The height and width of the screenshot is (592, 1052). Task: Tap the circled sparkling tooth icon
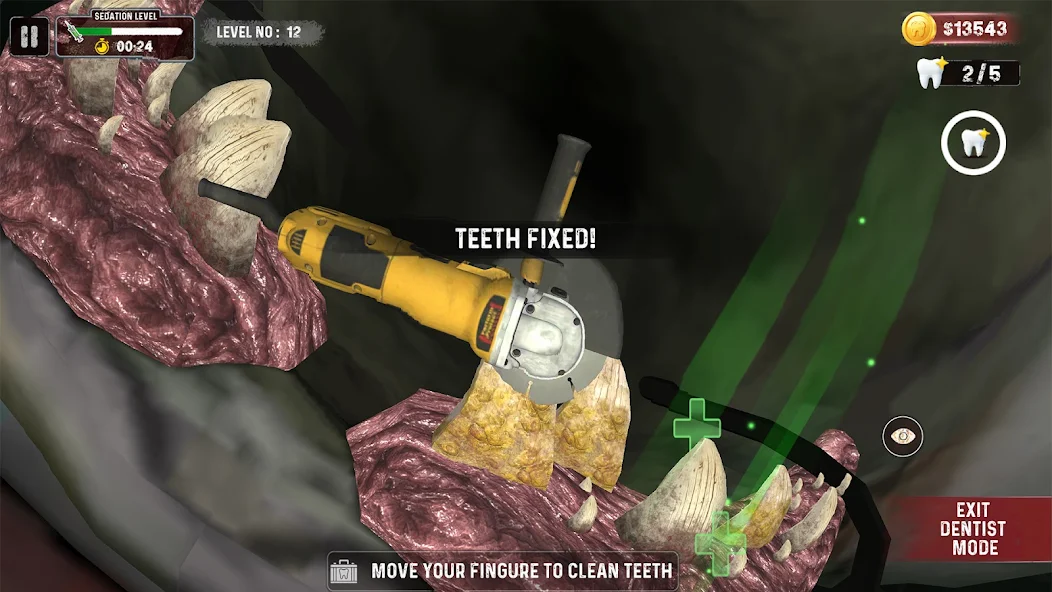point(973,143)
